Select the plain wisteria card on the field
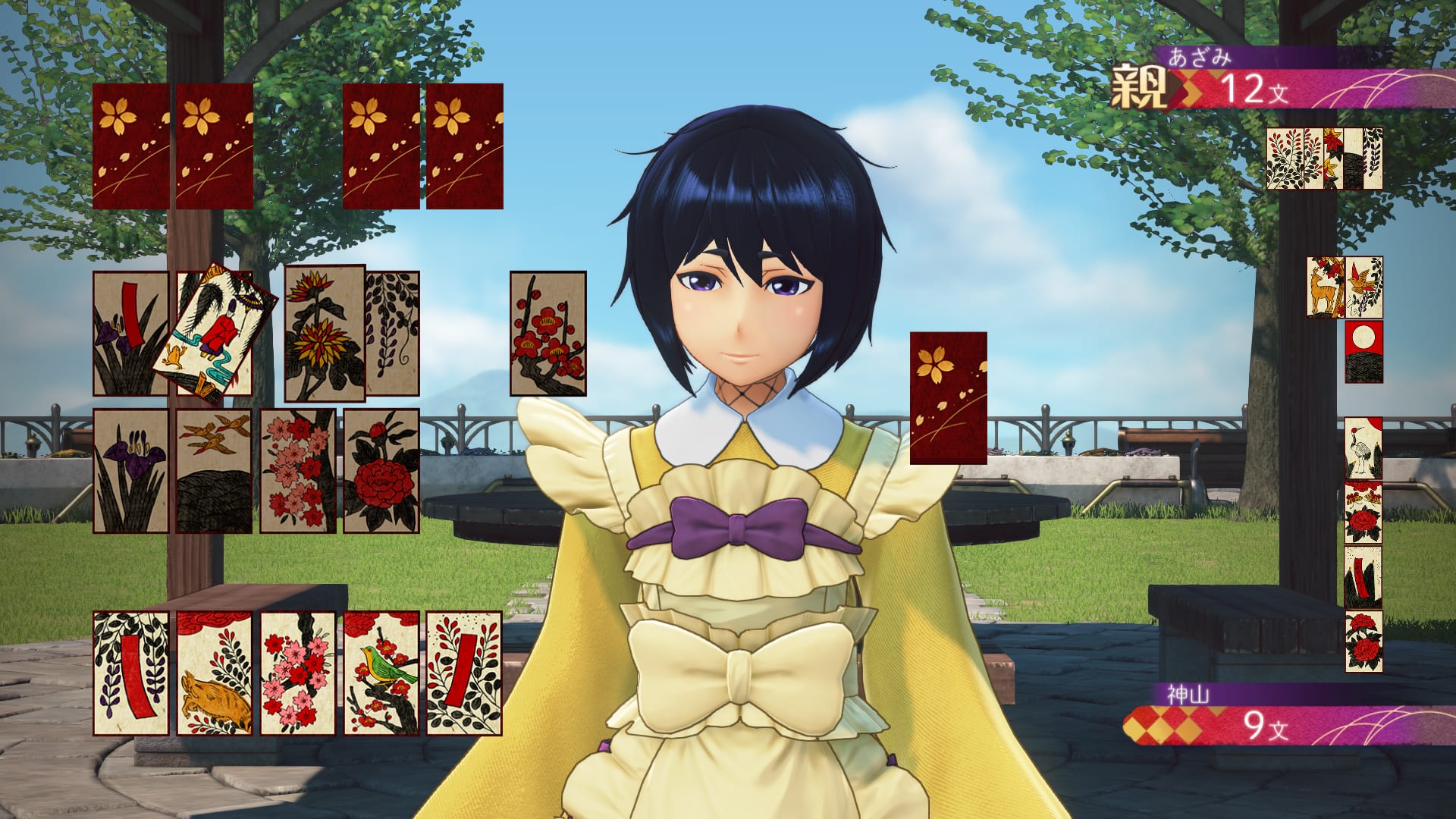The height and width of the screenshot is (819, 1456). pos(393,332)
